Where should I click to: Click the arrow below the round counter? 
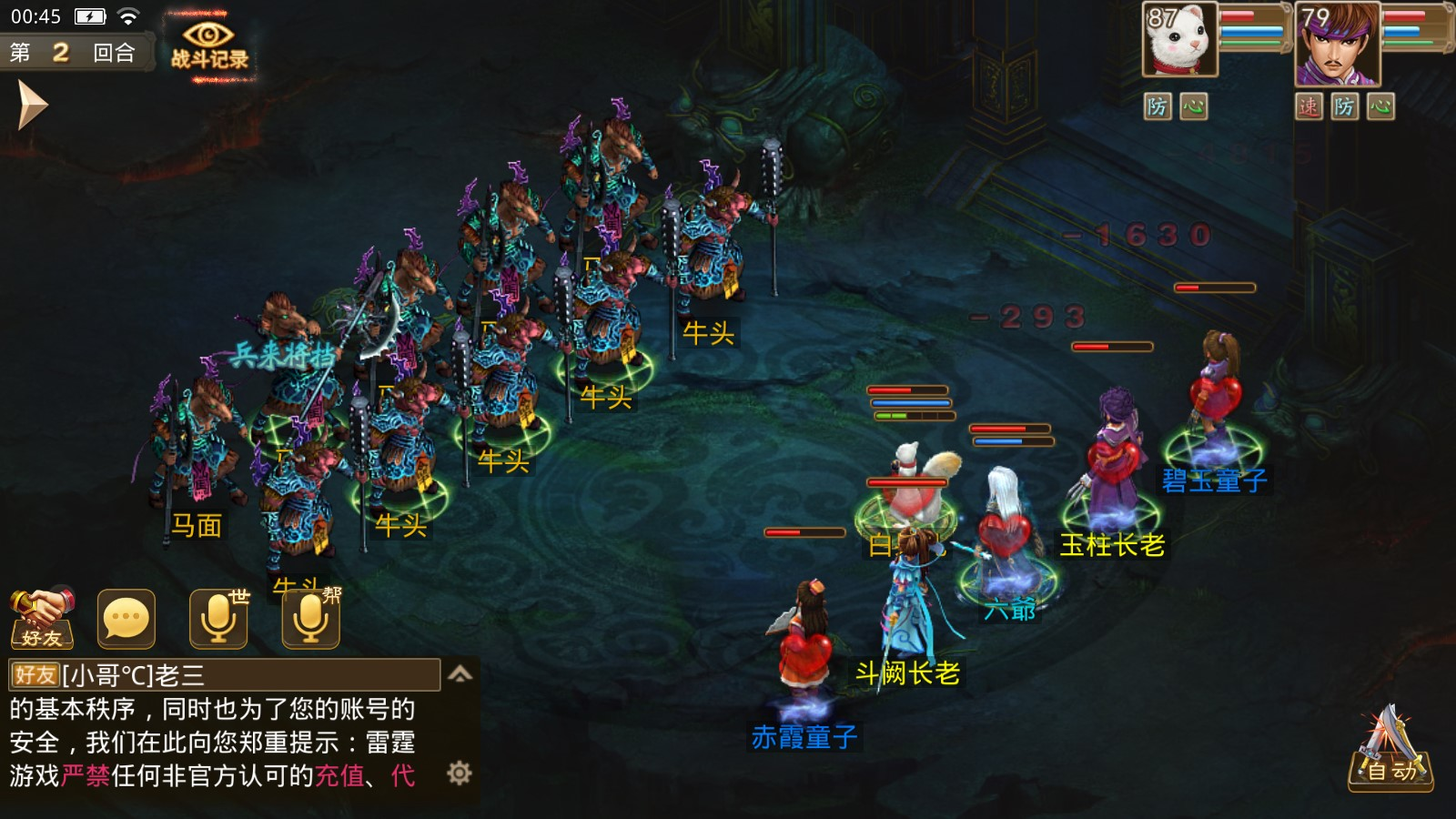tap(32, 105)
